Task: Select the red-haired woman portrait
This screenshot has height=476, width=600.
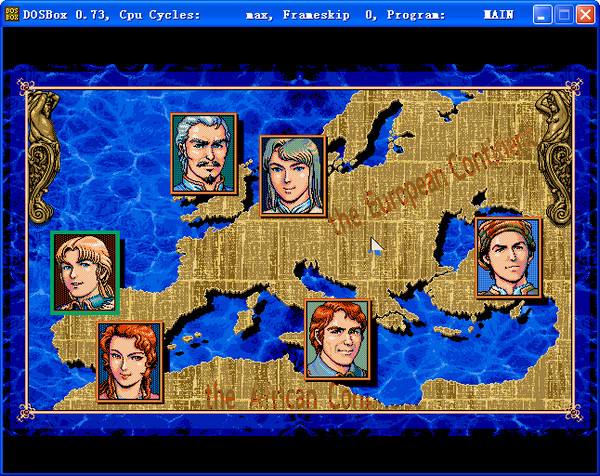Action: (x=130, y=361)
